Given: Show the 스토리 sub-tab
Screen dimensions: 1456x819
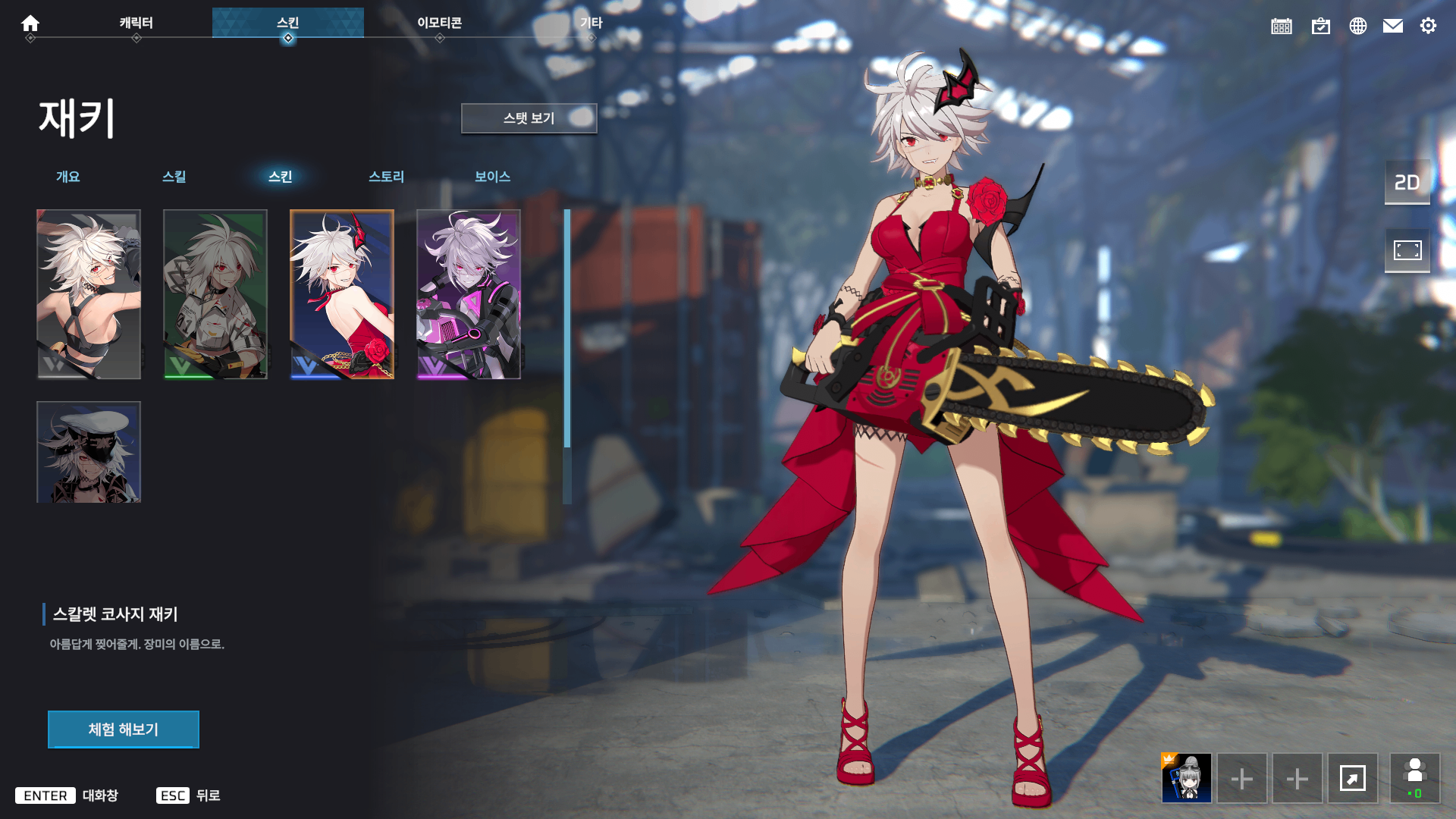Looking at the screenshot, I should point(387,177).
